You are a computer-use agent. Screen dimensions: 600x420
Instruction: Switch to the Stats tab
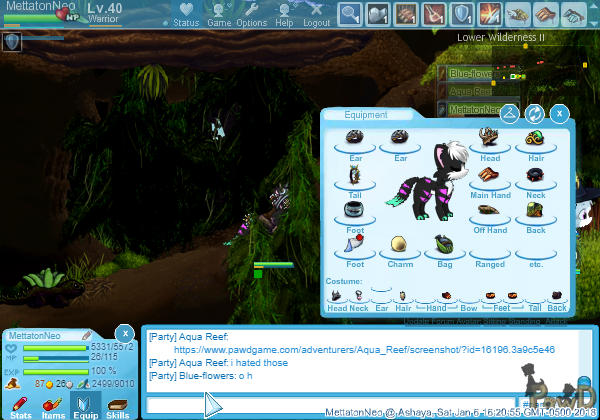tap(21, 405)
